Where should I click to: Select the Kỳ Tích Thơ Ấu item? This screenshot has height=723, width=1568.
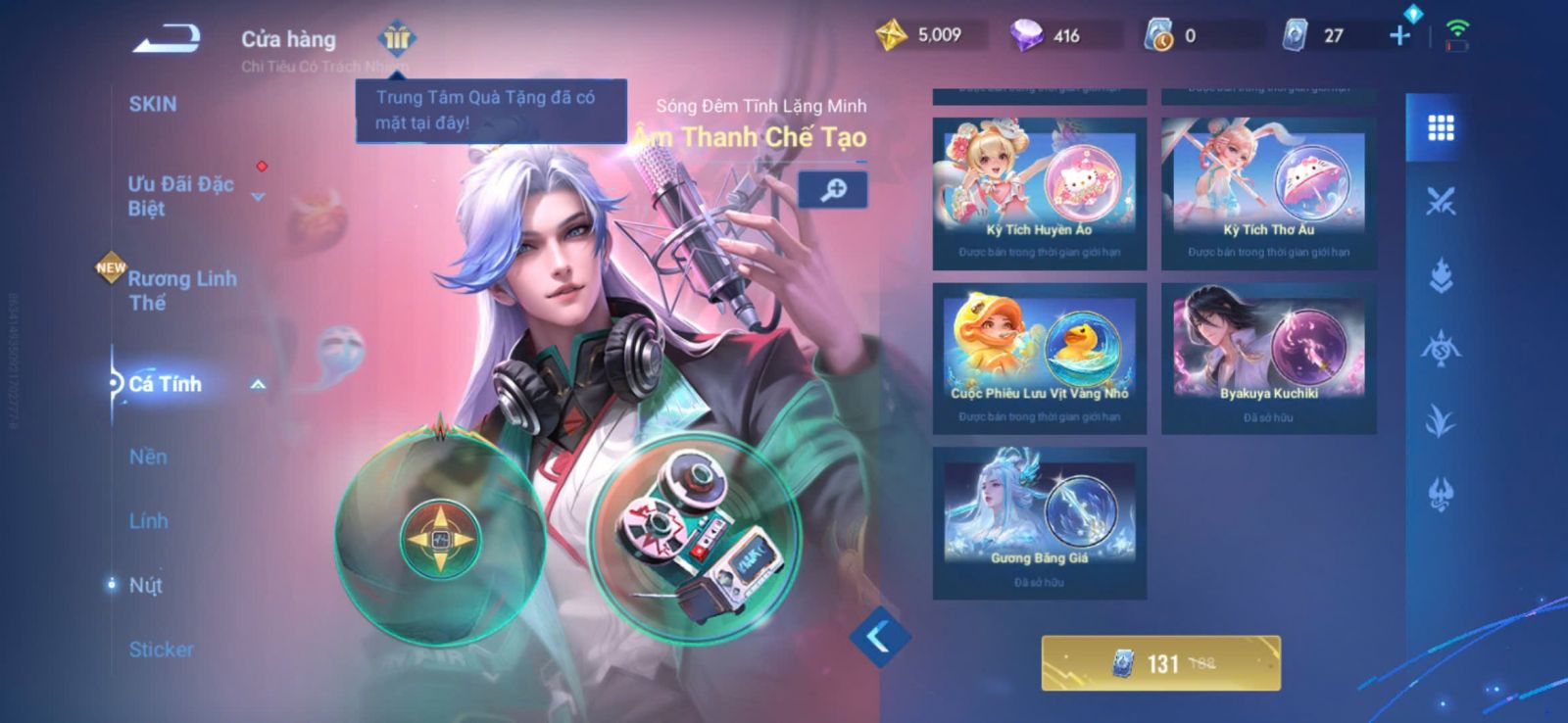[1268, 193]
